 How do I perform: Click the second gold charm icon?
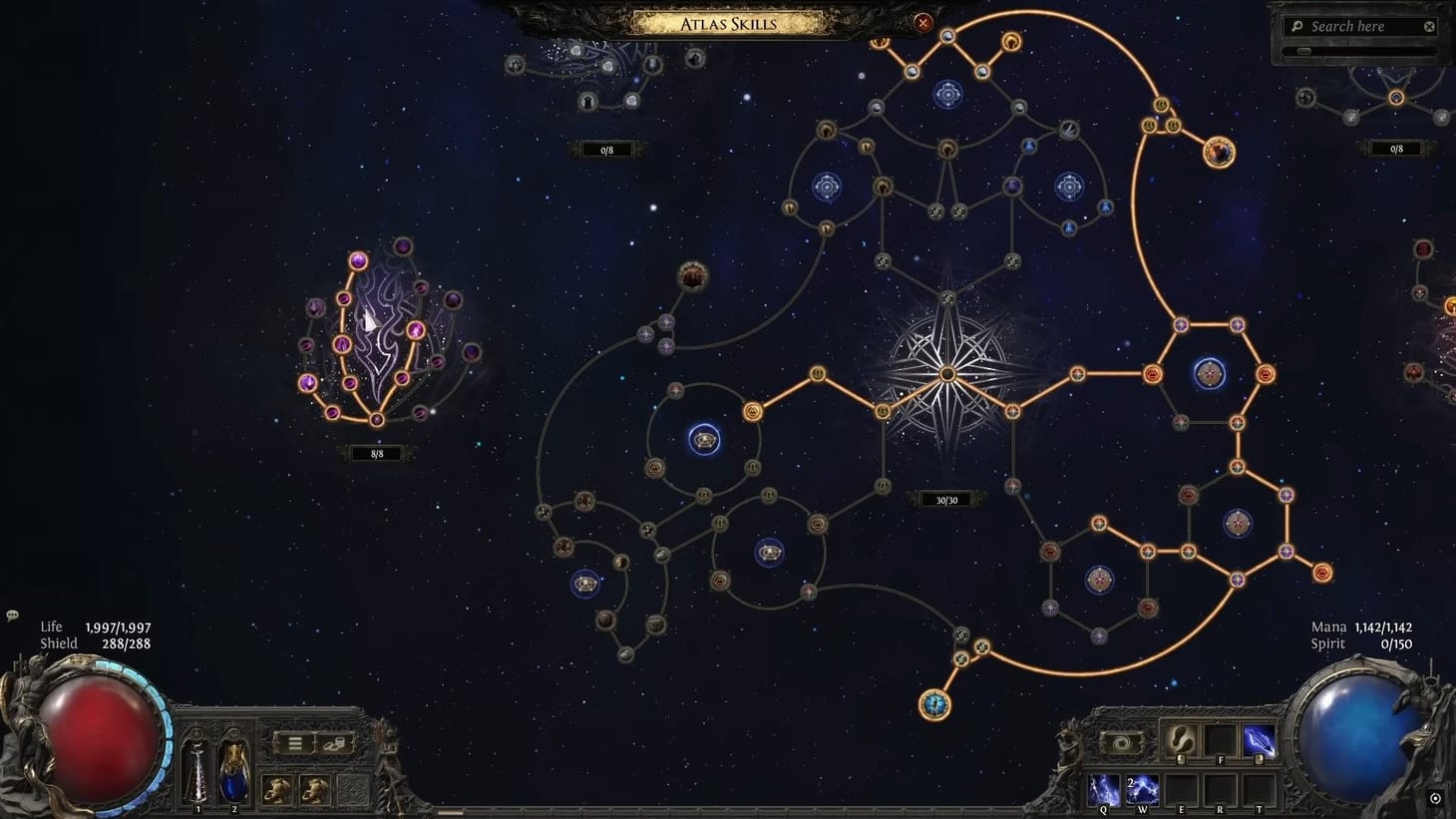(314, 789)
